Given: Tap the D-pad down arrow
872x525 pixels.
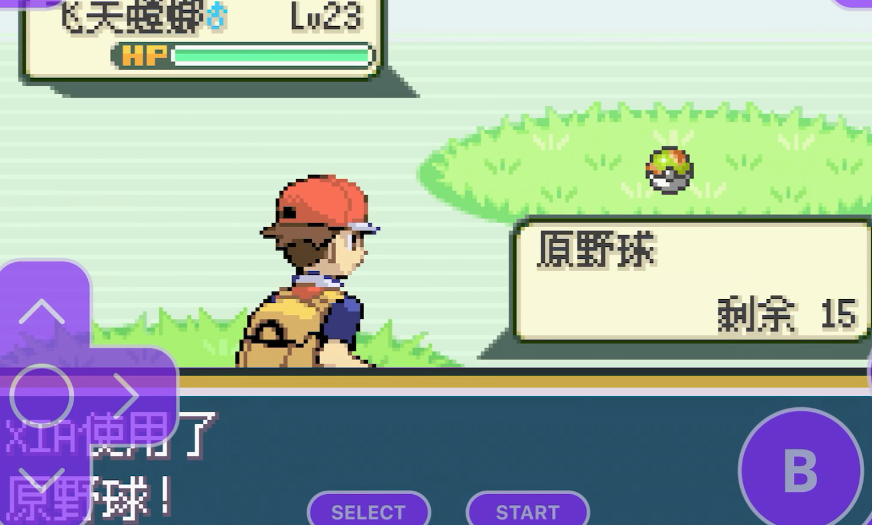Looking at the screenshot, I should coord(42,482).
